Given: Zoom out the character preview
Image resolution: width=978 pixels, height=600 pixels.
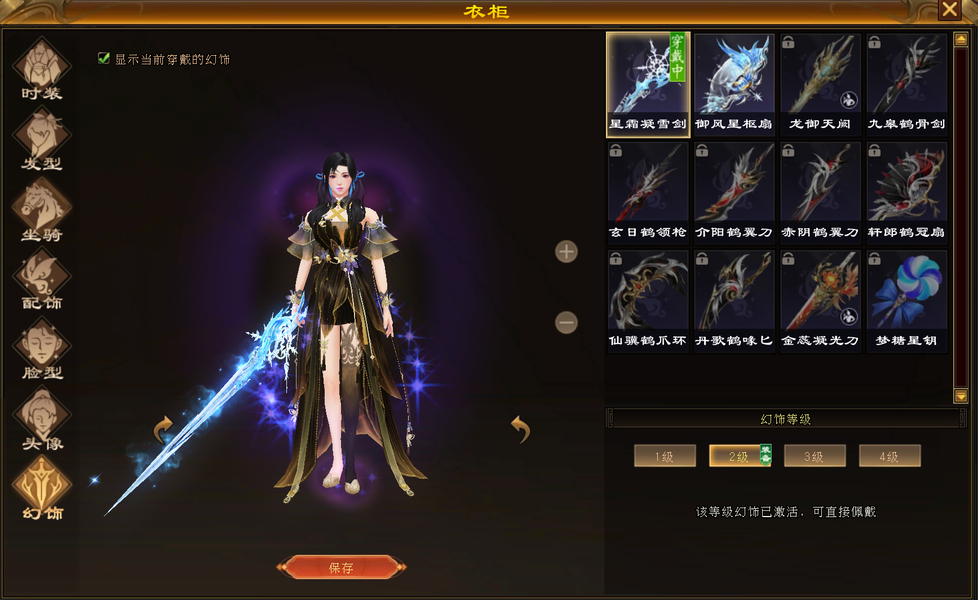Looking at the screenshot, I should pyautogui.click(x=566, y=323).
